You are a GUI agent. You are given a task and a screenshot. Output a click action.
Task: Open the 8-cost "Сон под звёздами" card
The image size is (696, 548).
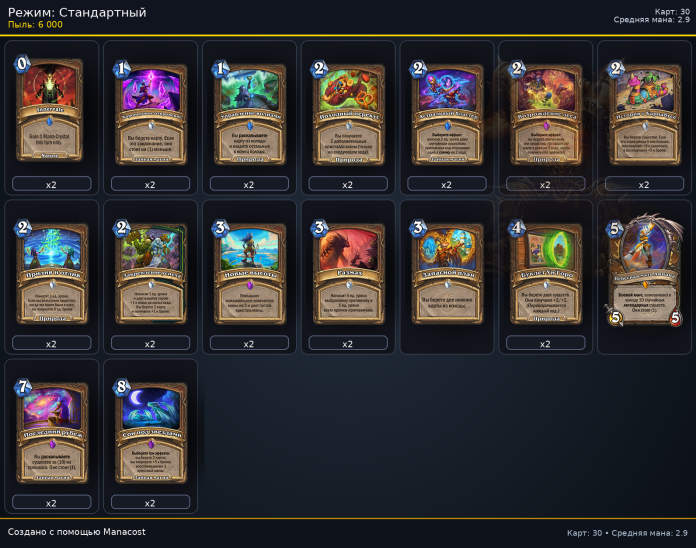click(x=150, y=428)
